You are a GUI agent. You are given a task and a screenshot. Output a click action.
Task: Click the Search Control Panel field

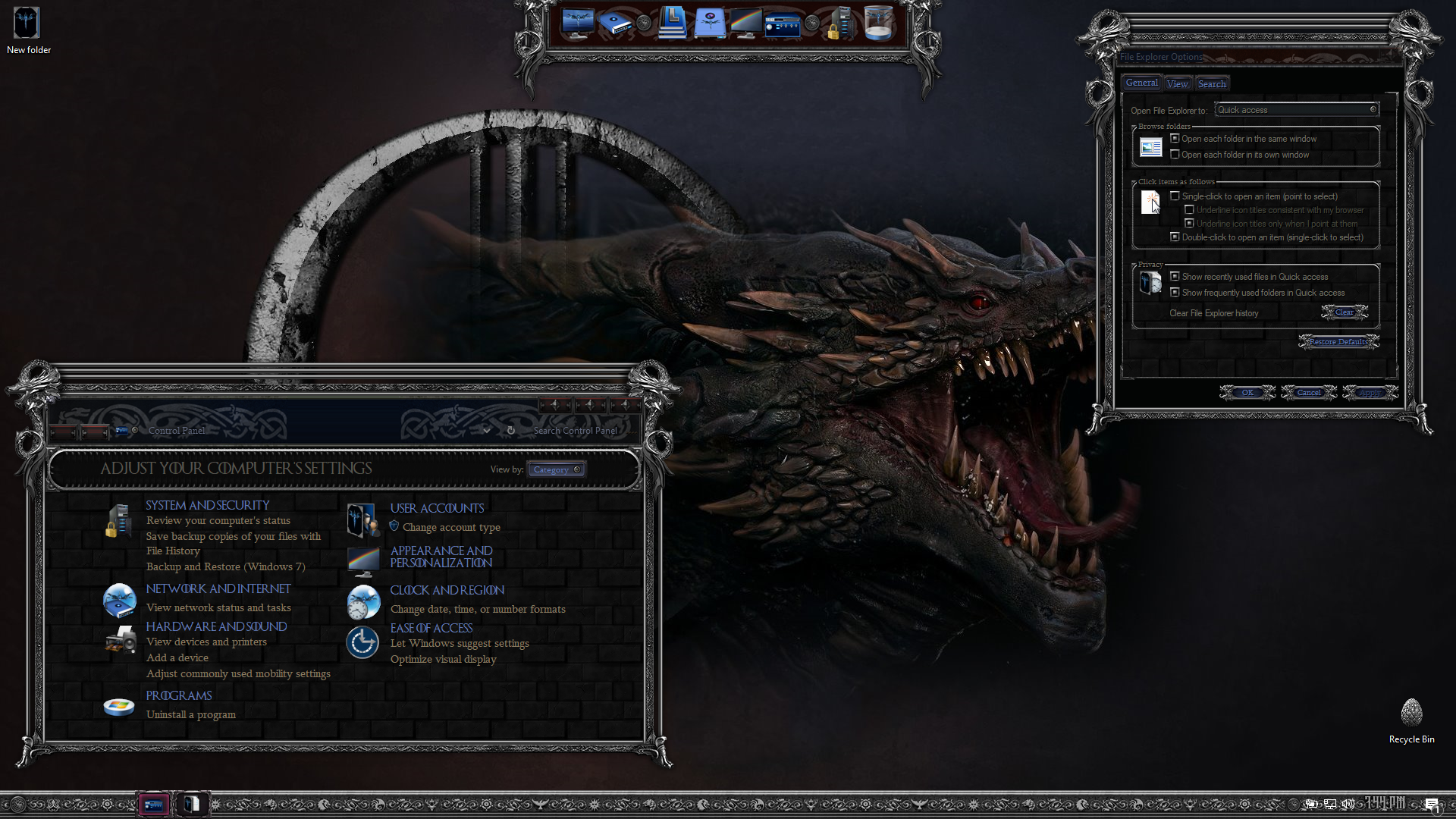coord(575,431)
